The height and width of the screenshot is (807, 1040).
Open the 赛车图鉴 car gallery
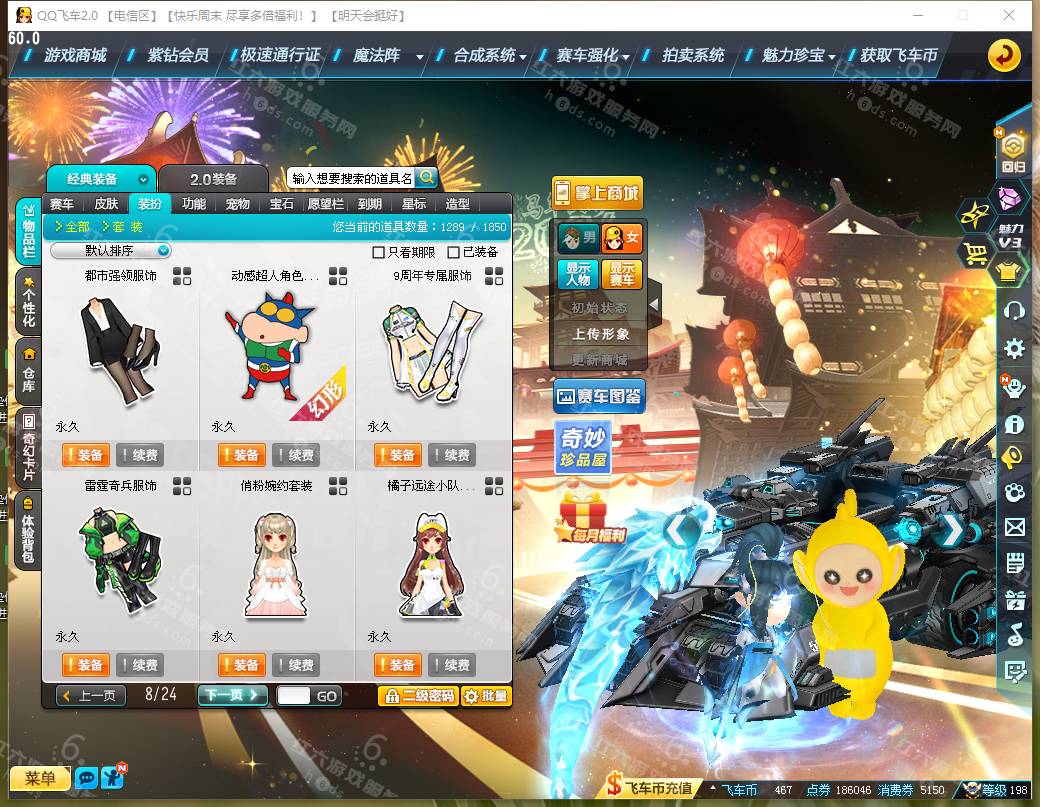pyautogui.click(x=599, y=396)
